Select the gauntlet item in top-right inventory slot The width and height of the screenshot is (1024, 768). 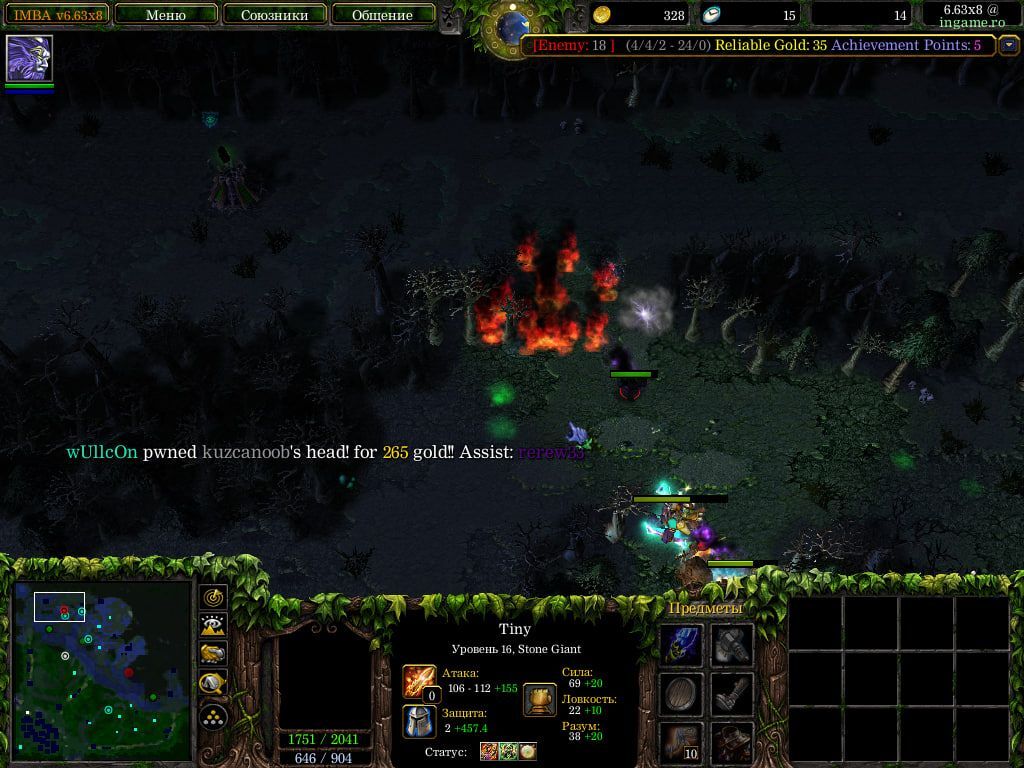click(x=732, y=644)
